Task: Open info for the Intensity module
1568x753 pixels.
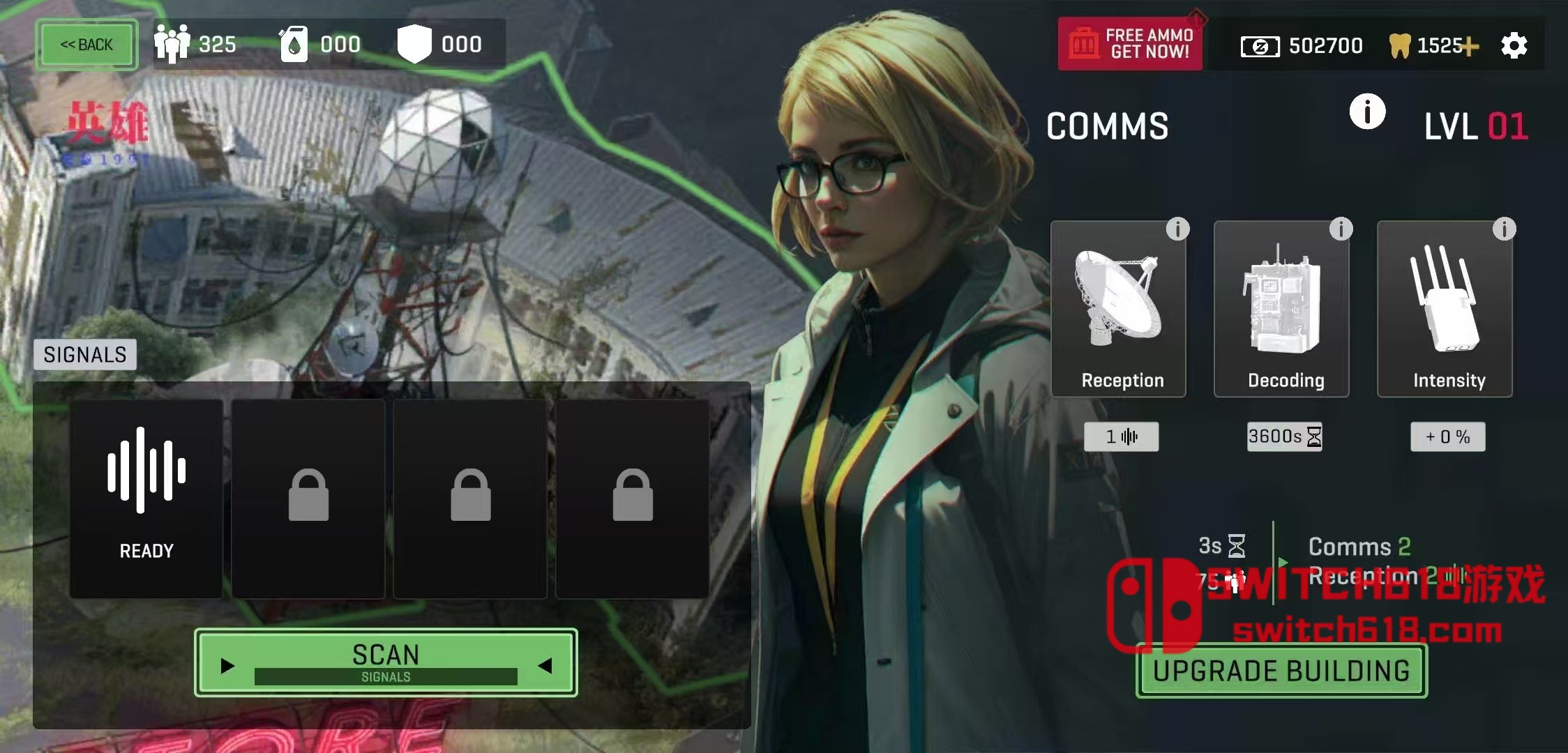Action: click(1504, 229)
